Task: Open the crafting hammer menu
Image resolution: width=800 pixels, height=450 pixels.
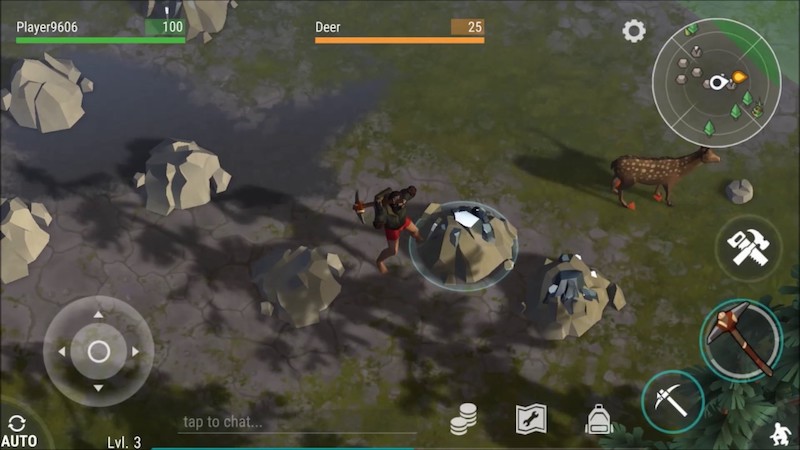Action: tap(748, 248)
